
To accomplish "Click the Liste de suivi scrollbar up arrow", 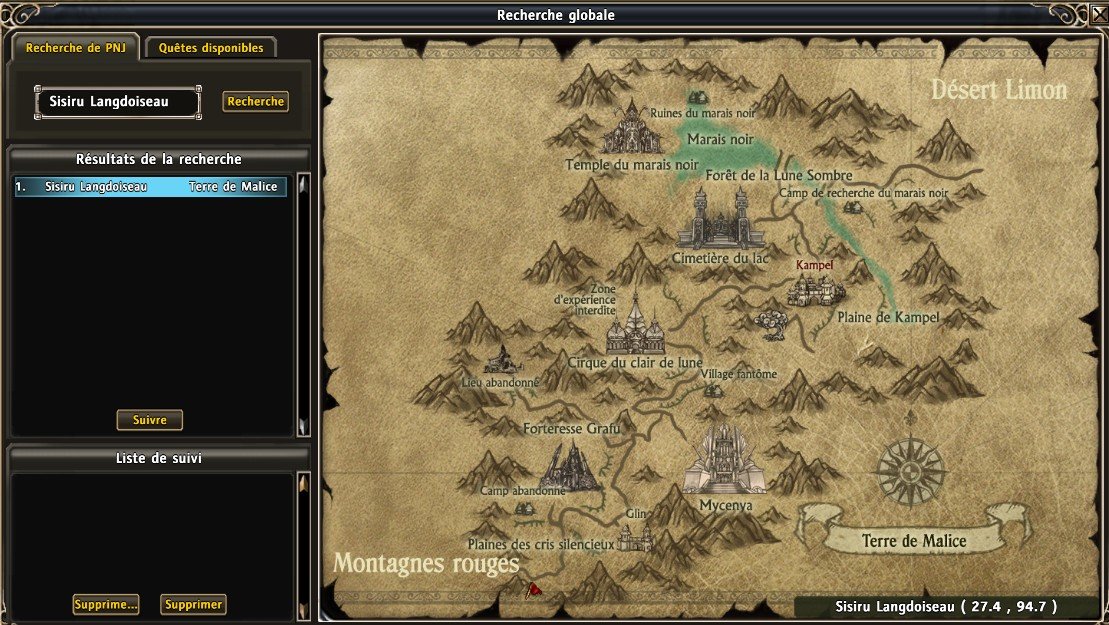I will point(304,482).
